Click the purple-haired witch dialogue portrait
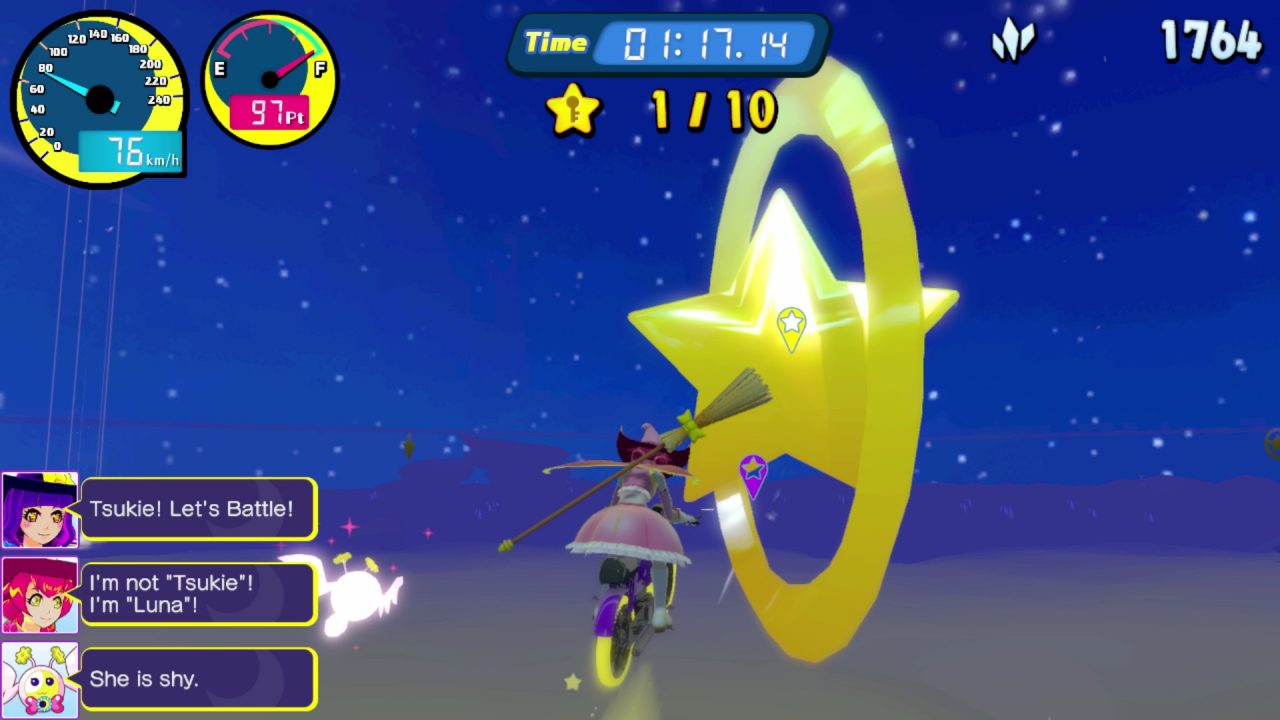Screen dimensions: 1280x720 40,510
